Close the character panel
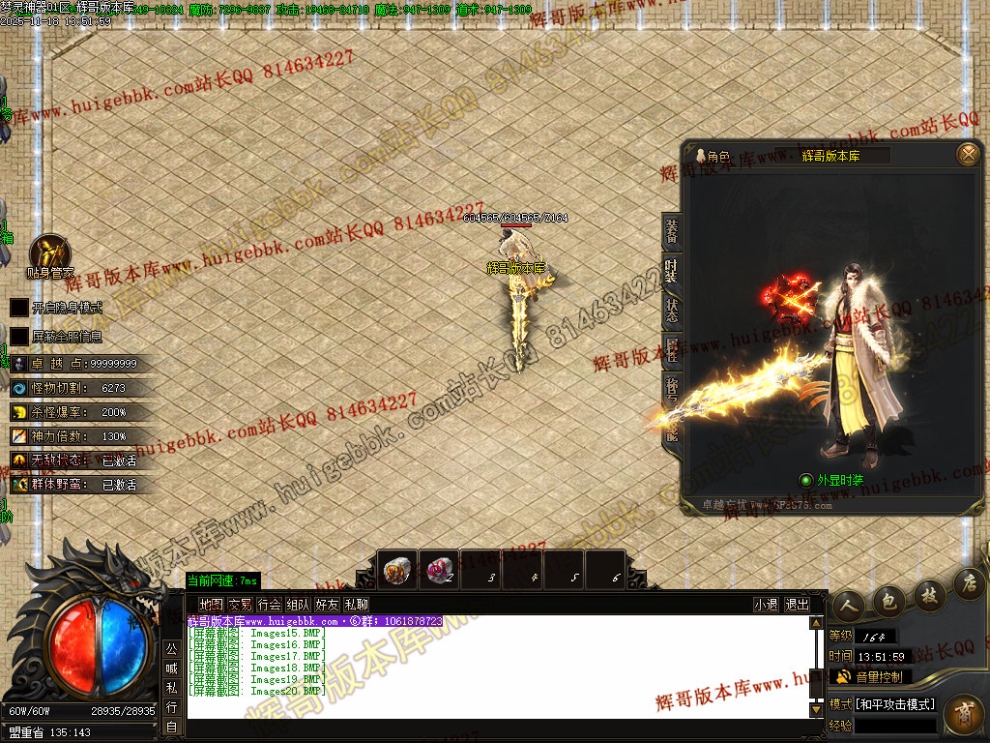This screenshot has width=990, height=743. (x=967, y=154)
